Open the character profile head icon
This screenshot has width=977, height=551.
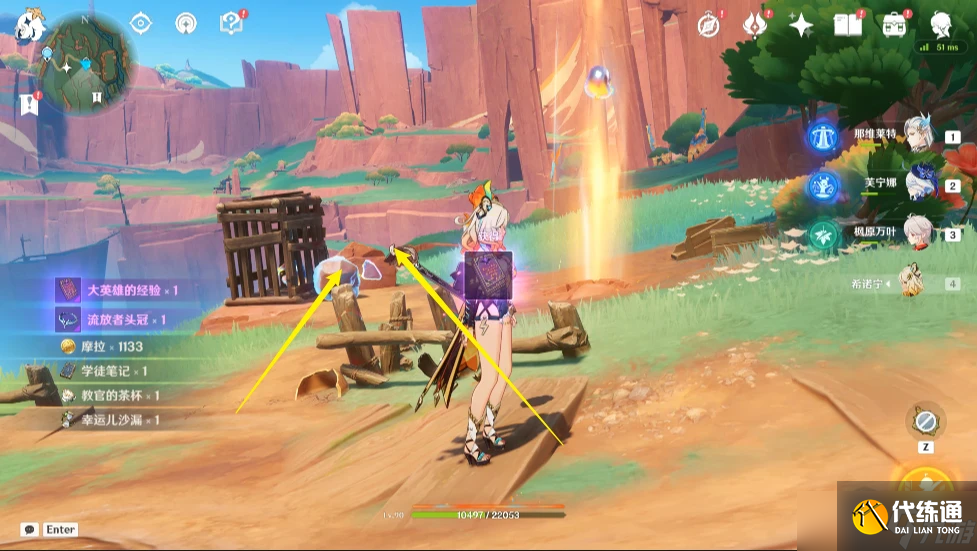[x=940, y=25]
